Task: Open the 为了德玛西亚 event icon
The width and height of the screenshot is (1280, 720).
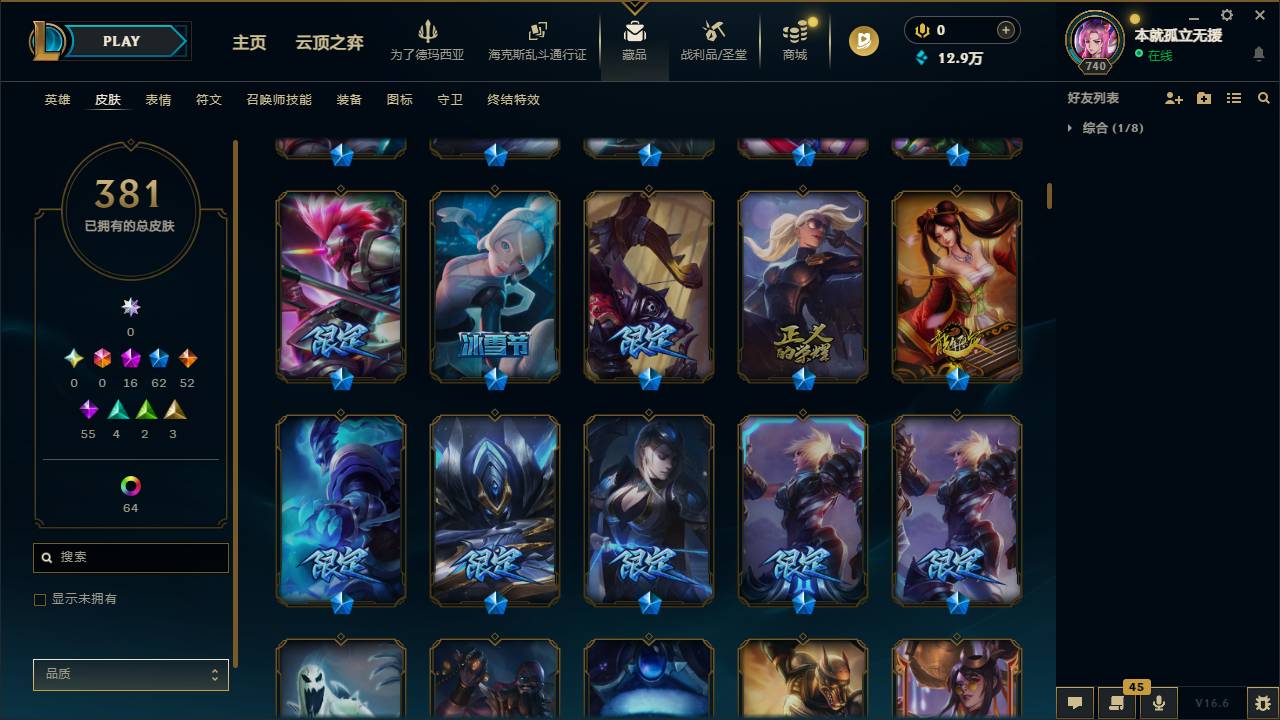Action: [x=428, y=38]
